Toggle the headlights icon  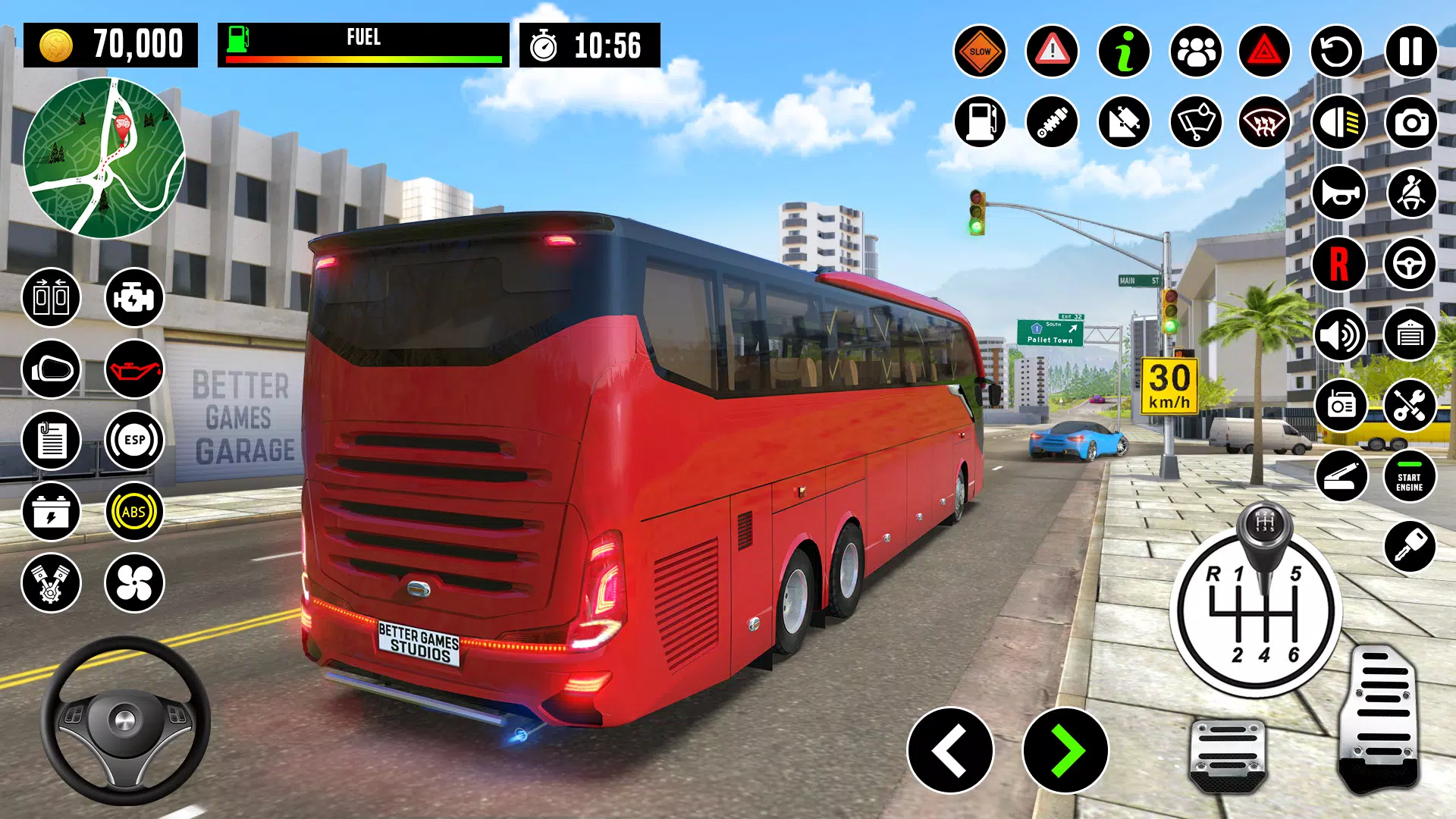pos(1338,122)
